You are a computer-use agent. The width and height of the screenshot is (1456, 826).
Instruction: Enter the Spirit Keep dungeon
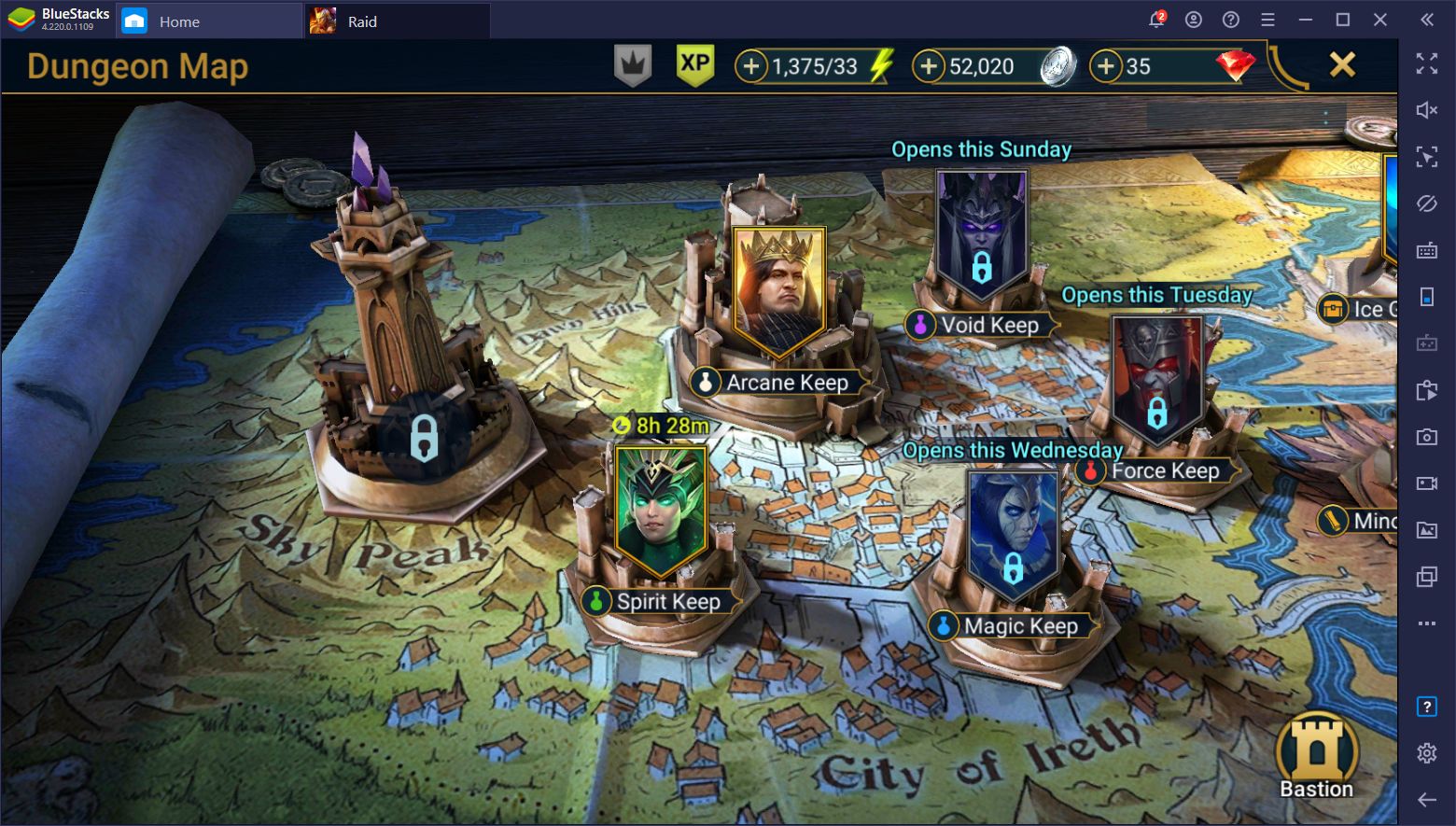click(660, 511)
